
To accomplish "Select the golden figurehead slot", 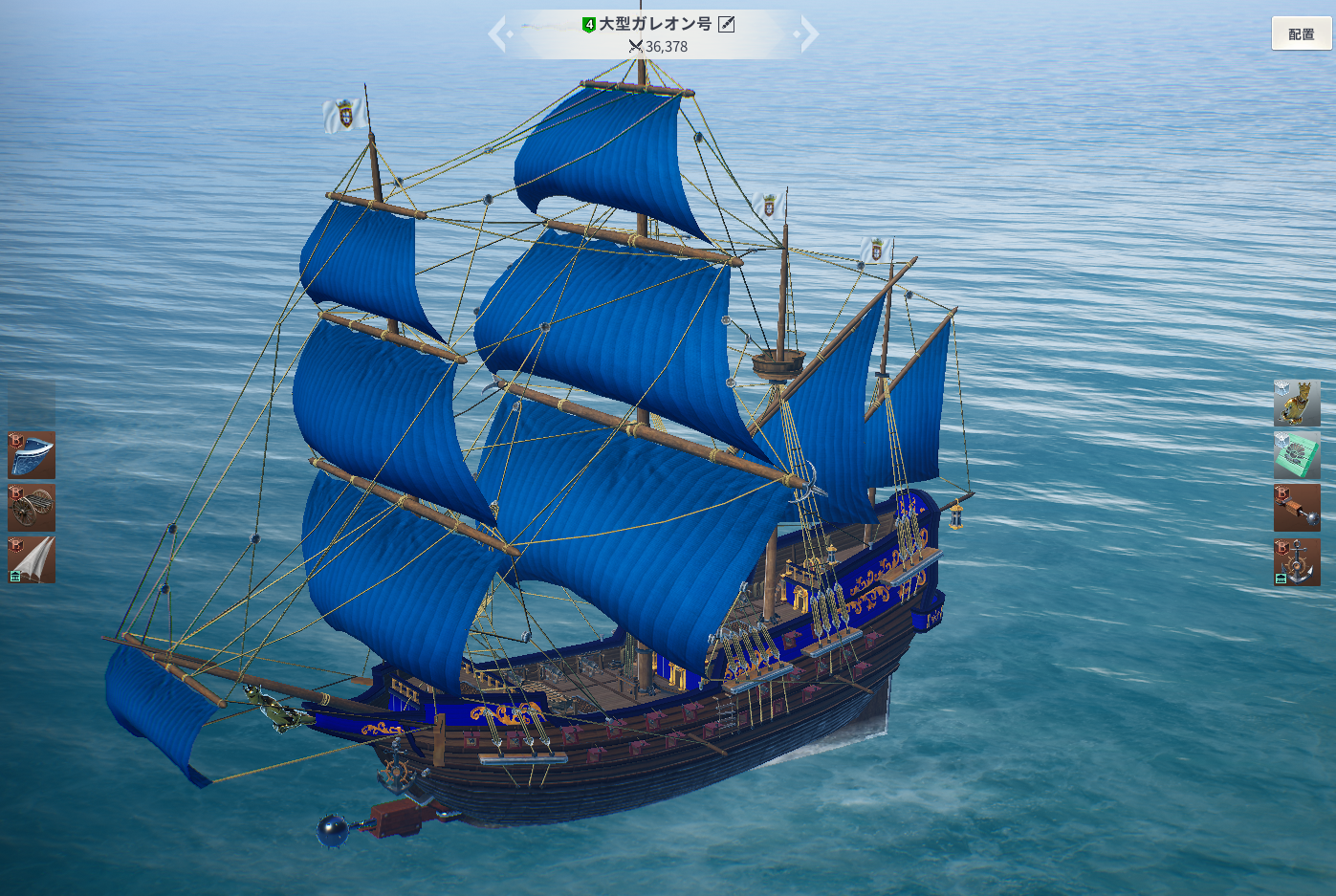I will click(x=1296, y=403).
